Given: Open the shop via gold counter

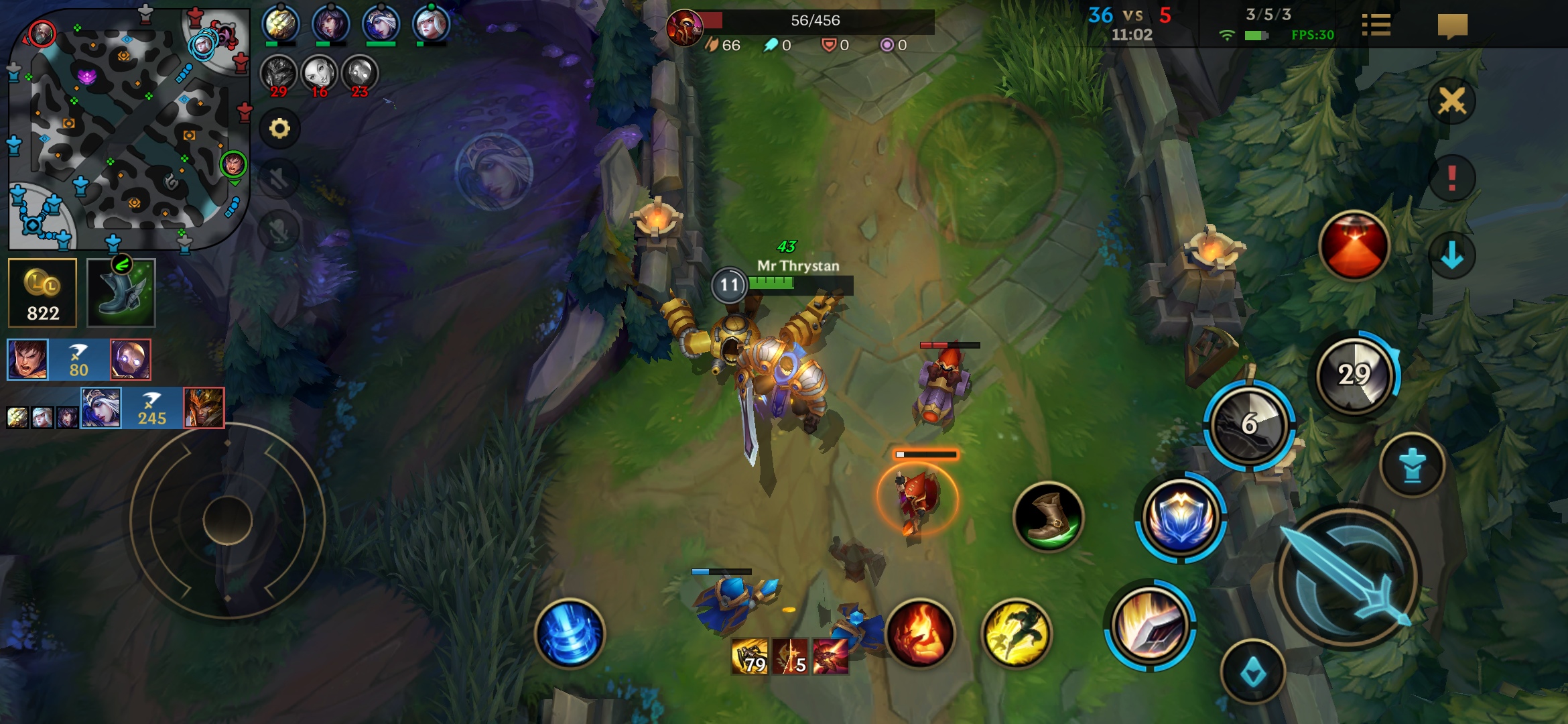Looking at the screenshot, I should click(x=43, y=293).
